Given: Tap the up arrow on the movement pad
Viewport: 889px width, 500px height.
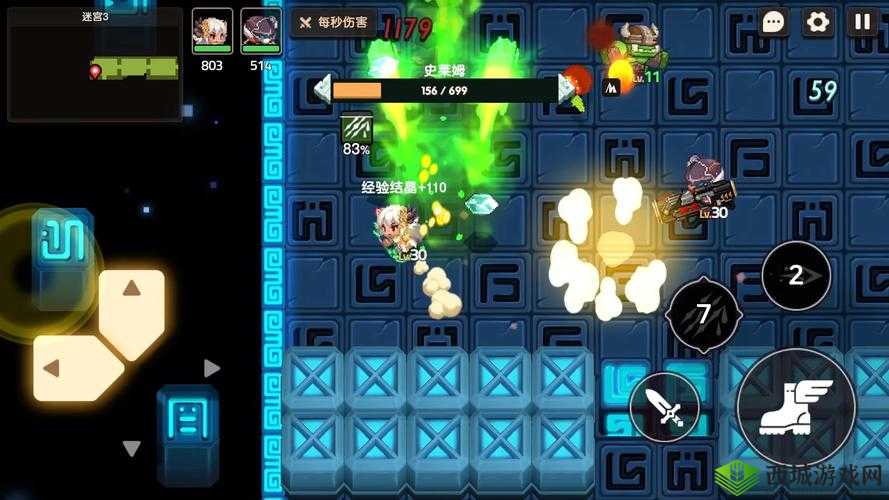Looking at the screenshot, I should (132, 290).
